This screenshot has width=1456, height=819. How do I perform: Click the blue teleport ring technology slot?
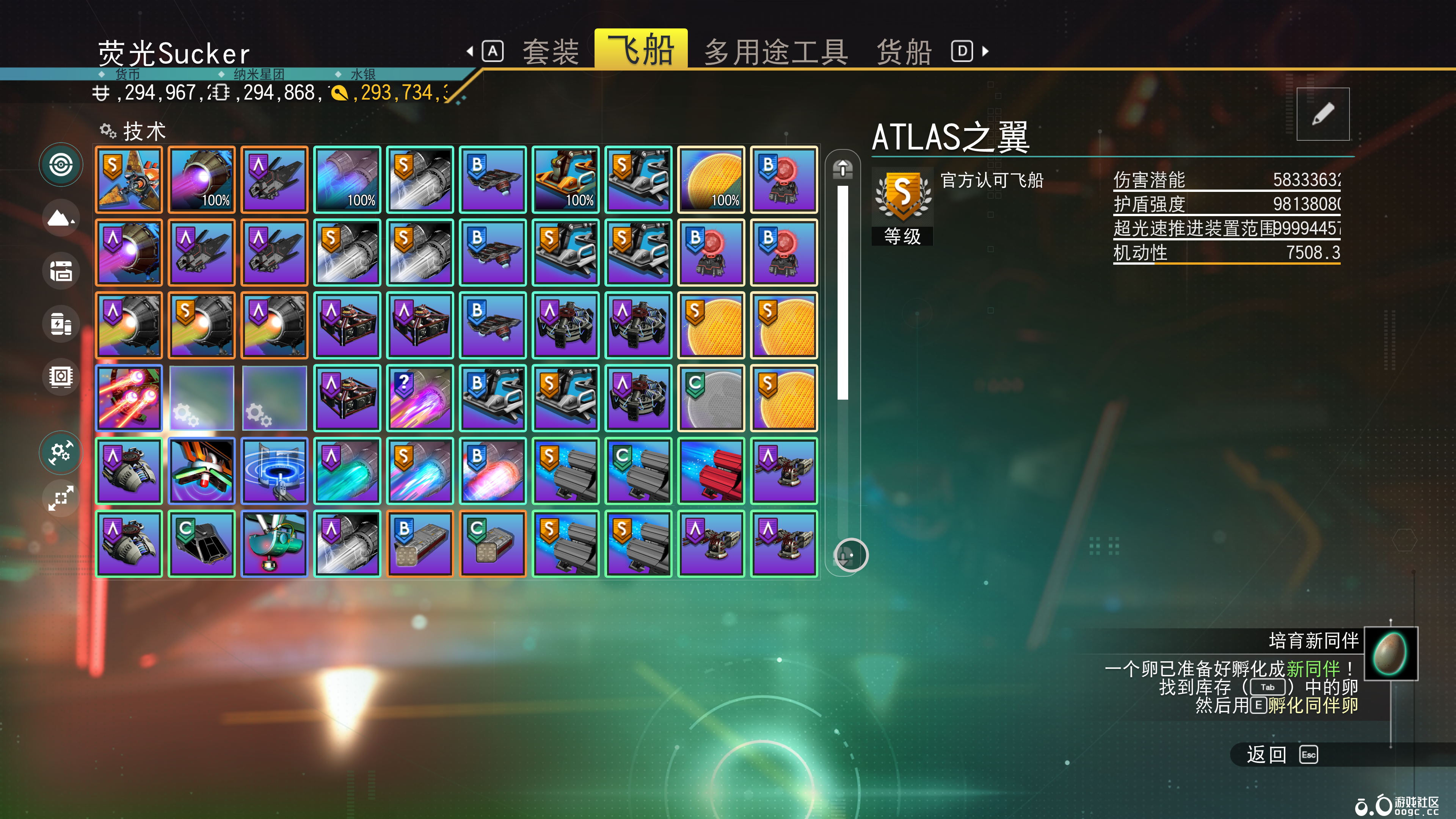[x=274, y=471]
